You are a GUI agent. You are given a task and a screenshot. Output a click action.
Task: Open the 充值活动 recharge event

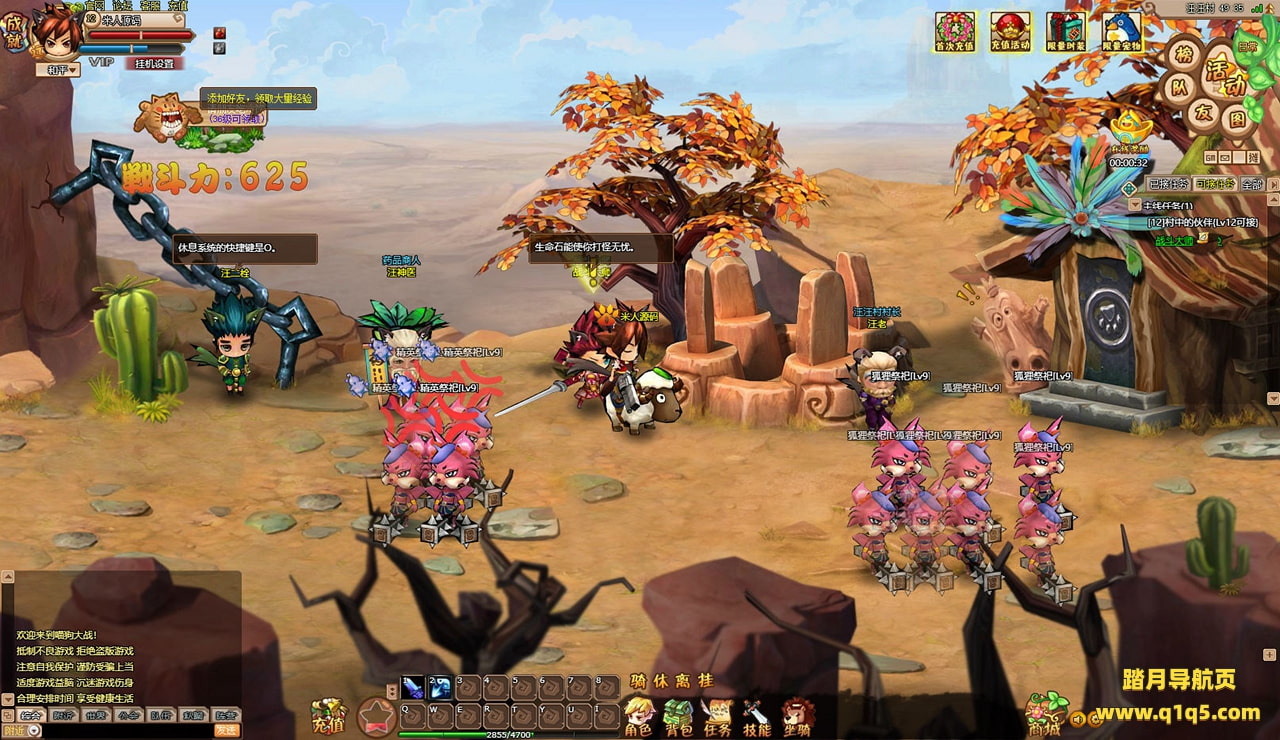[1010, 31]
